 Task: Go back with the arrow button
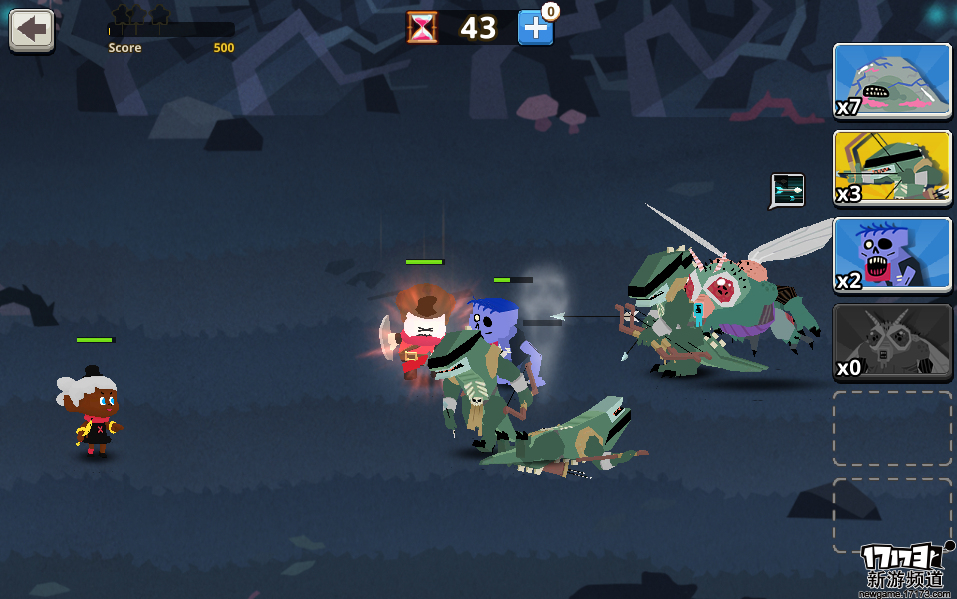(31, 30)
